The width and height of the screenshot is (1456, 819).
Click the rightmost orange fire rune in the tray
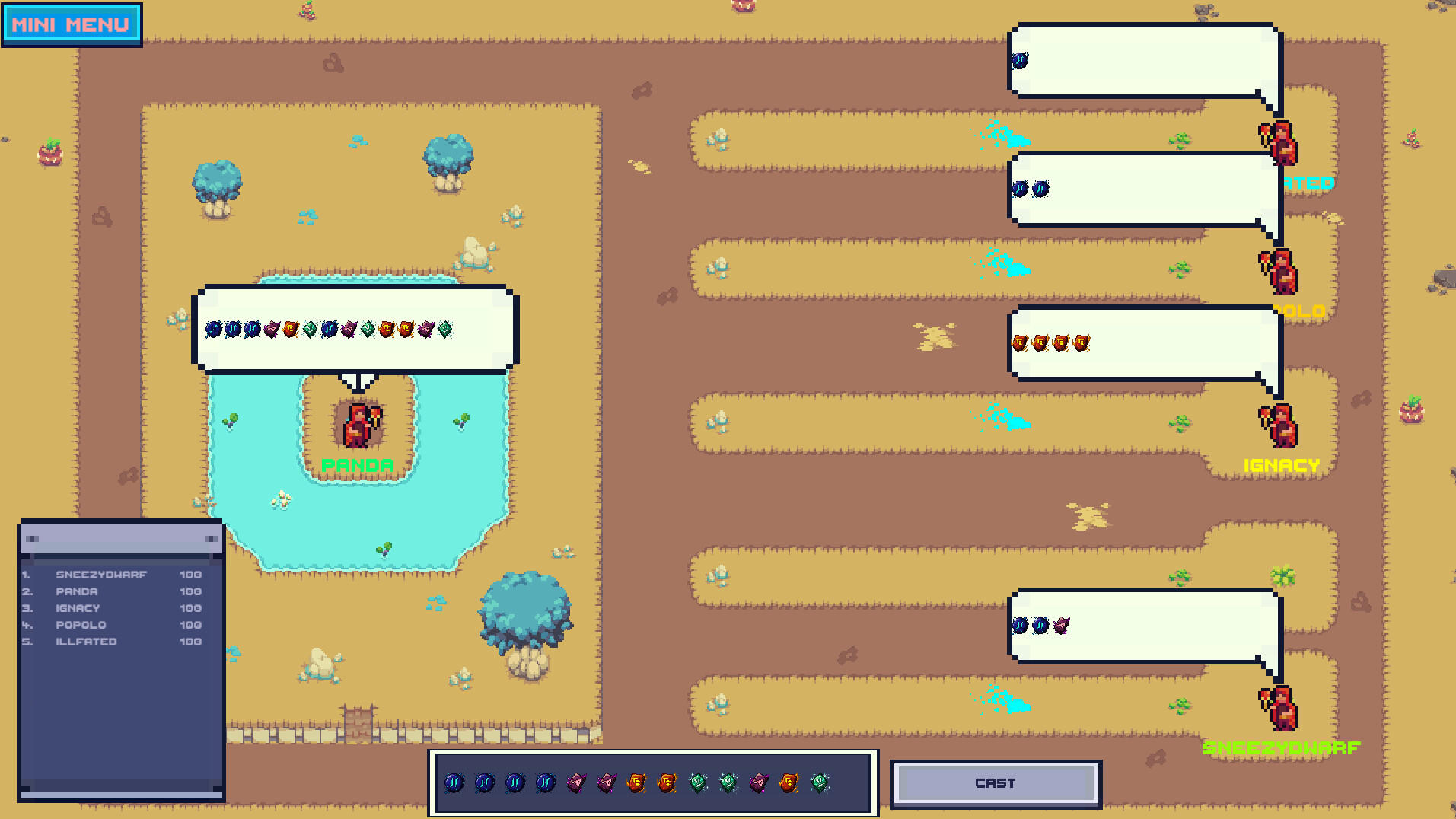788,782
